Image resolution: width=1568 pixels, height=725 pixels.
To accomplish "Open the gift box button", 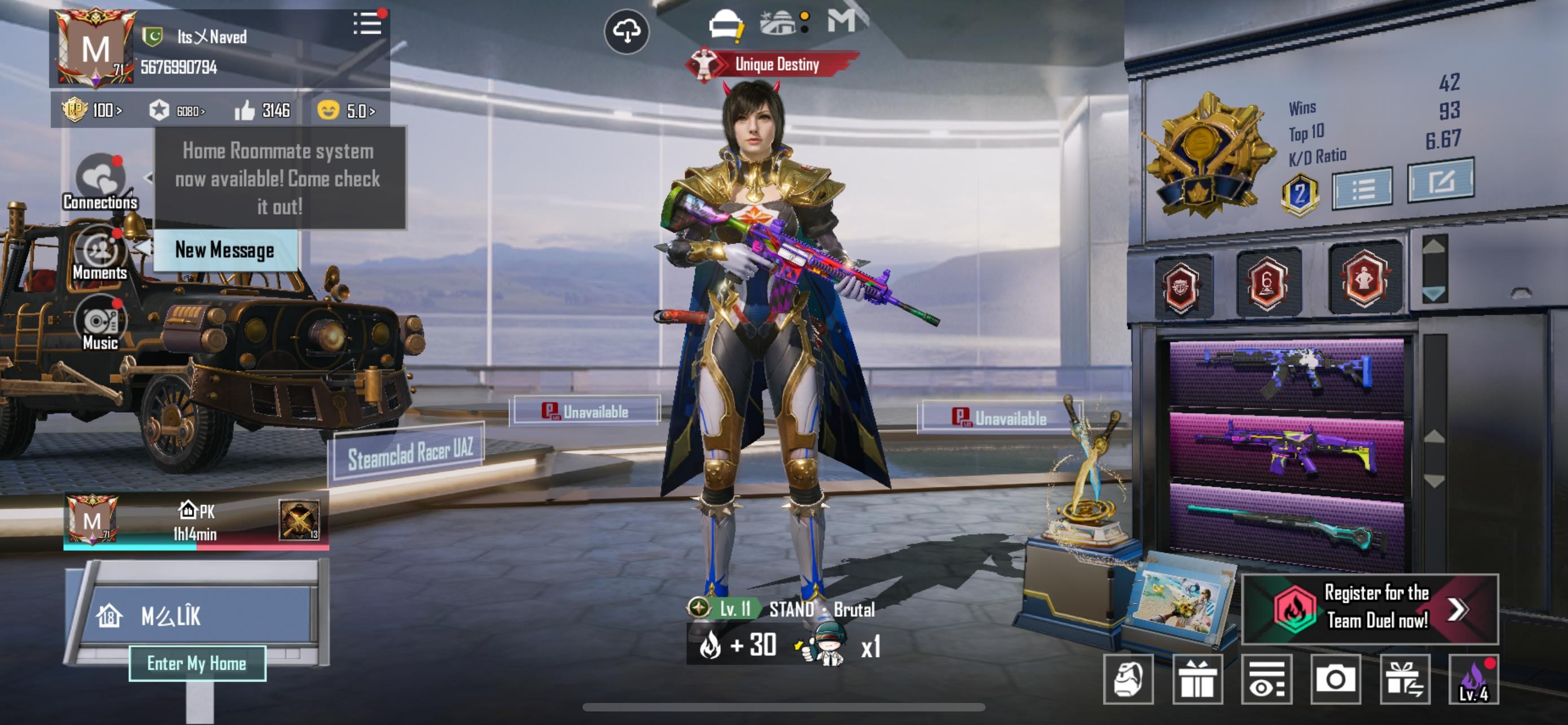I will [x=1197, y=679].
